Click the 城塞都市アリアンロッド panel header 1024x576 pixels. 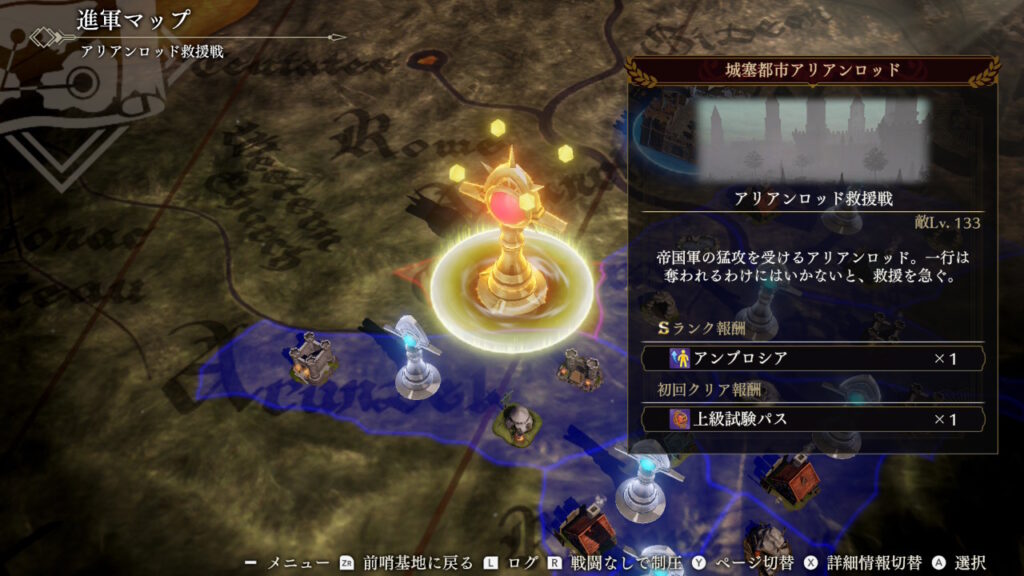pos(812,70)
